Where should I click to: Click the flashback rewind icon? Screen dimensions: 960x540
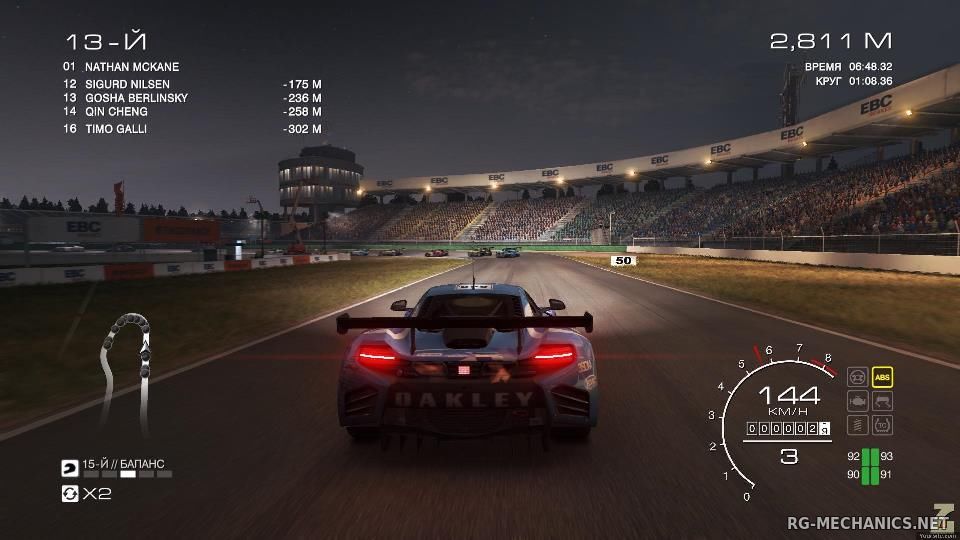tap(70, 494)
